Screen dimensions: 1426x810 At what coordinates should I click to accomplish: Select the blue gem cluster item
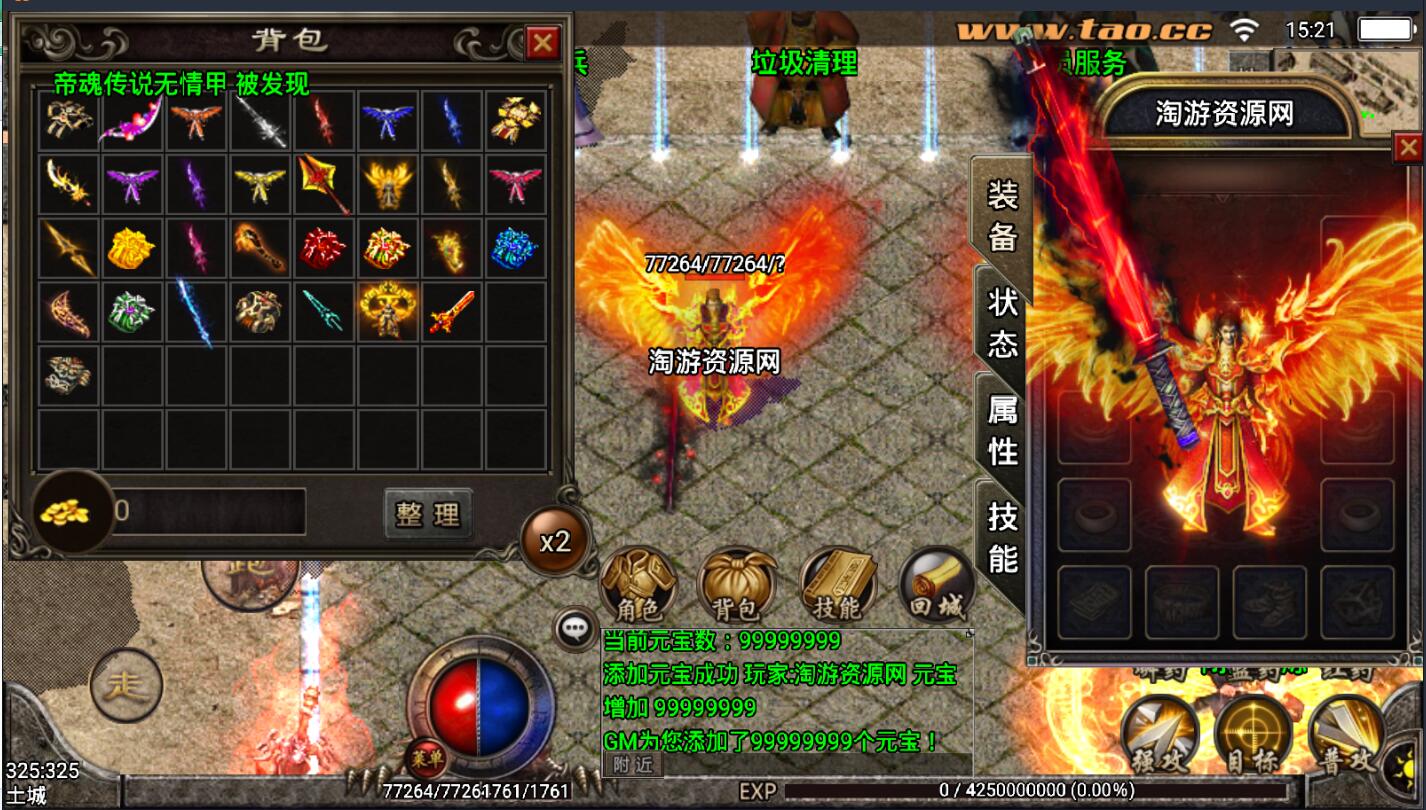click(515, 247)
